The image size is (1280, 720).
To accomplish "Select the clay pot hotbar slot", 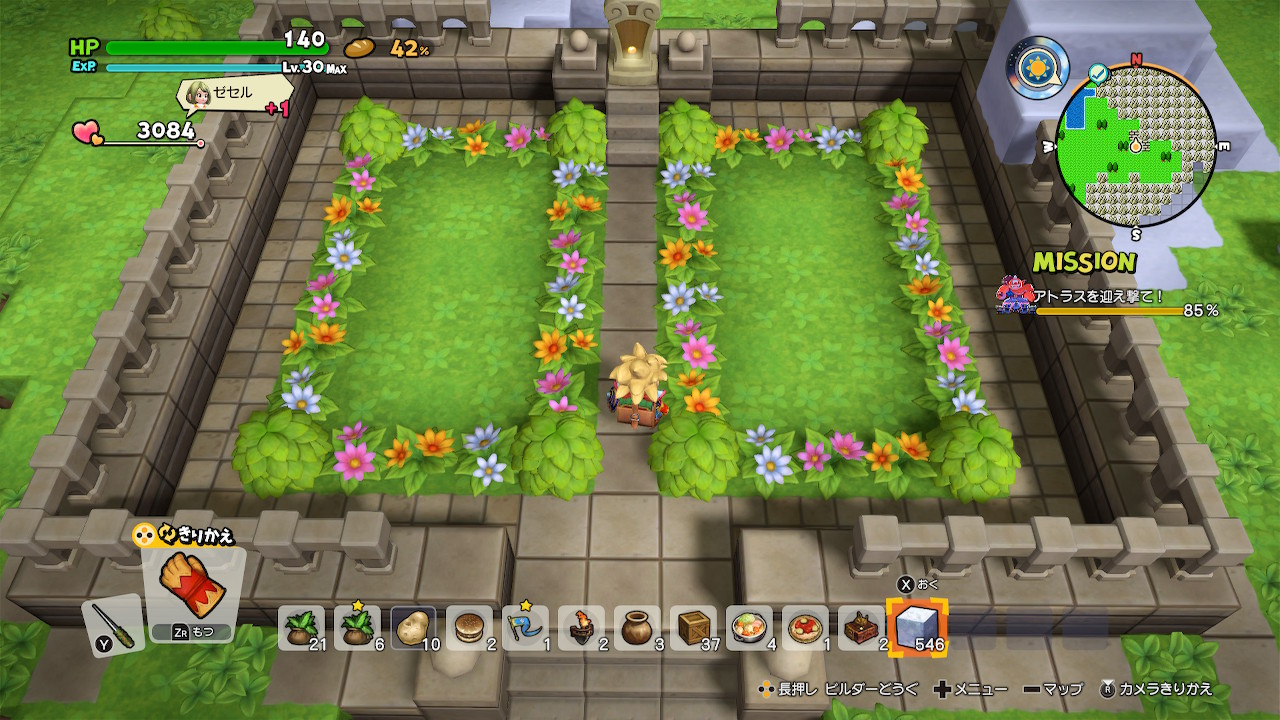I will (x=637, y=629).
